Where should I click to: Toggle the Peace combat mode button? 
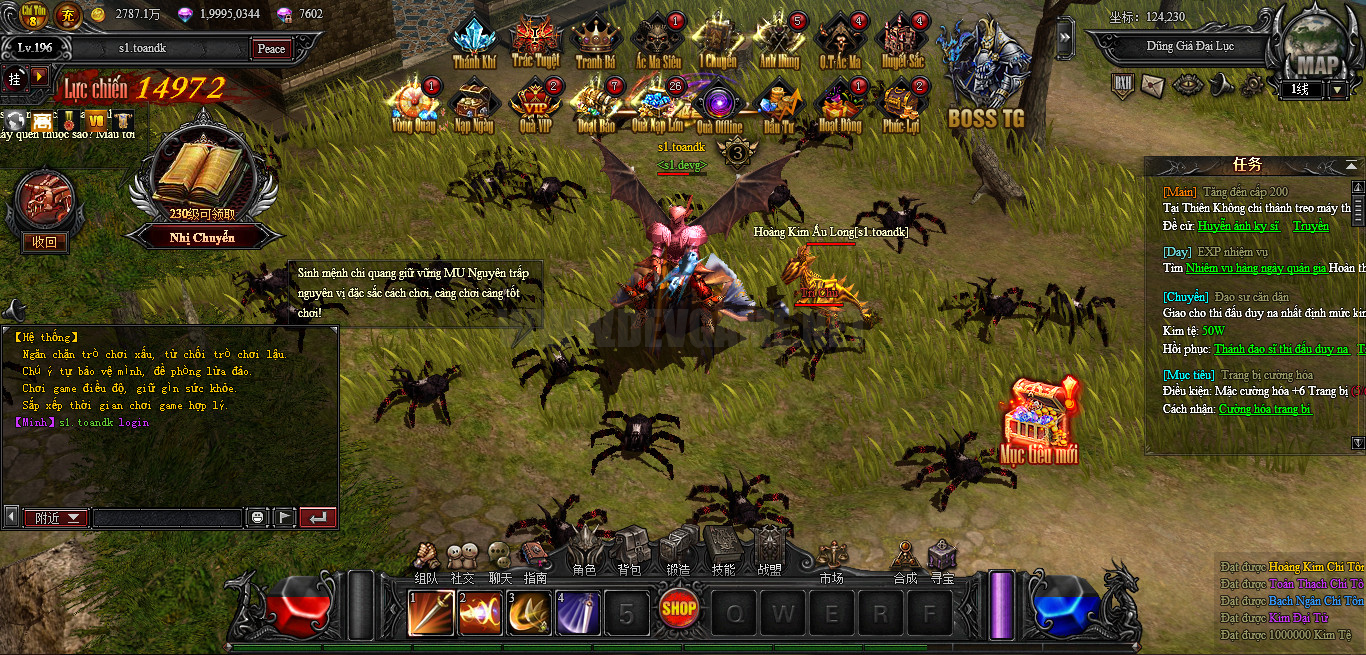point(271,49)
